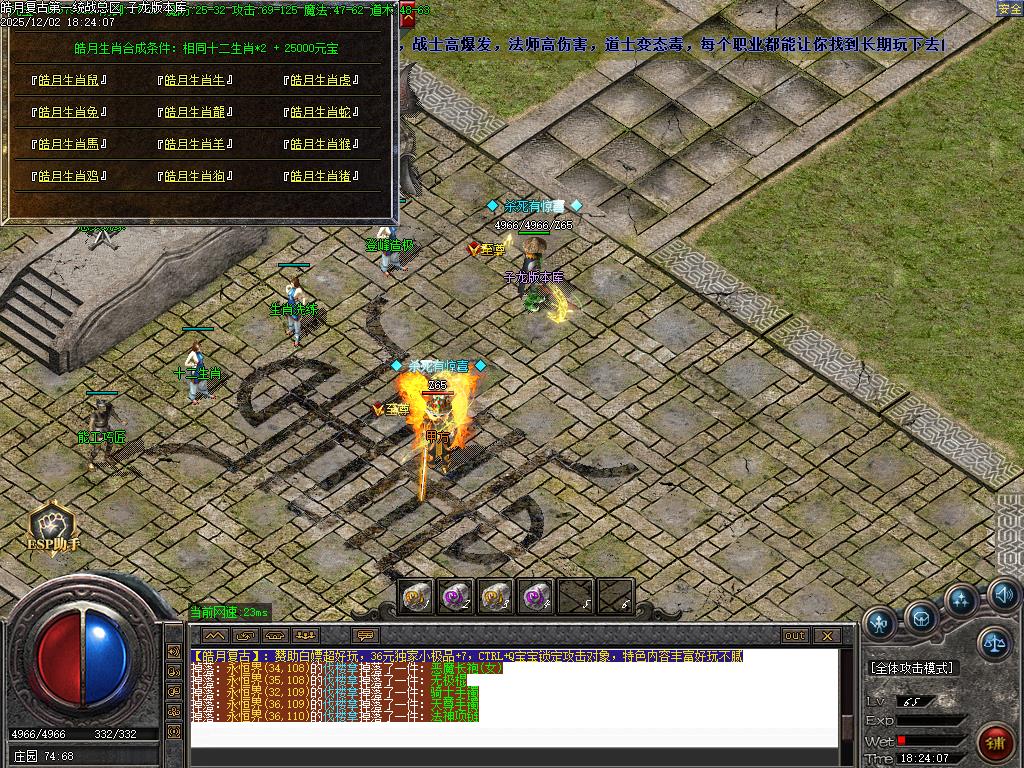Open the character equipment panel icon

coord(879,622)
